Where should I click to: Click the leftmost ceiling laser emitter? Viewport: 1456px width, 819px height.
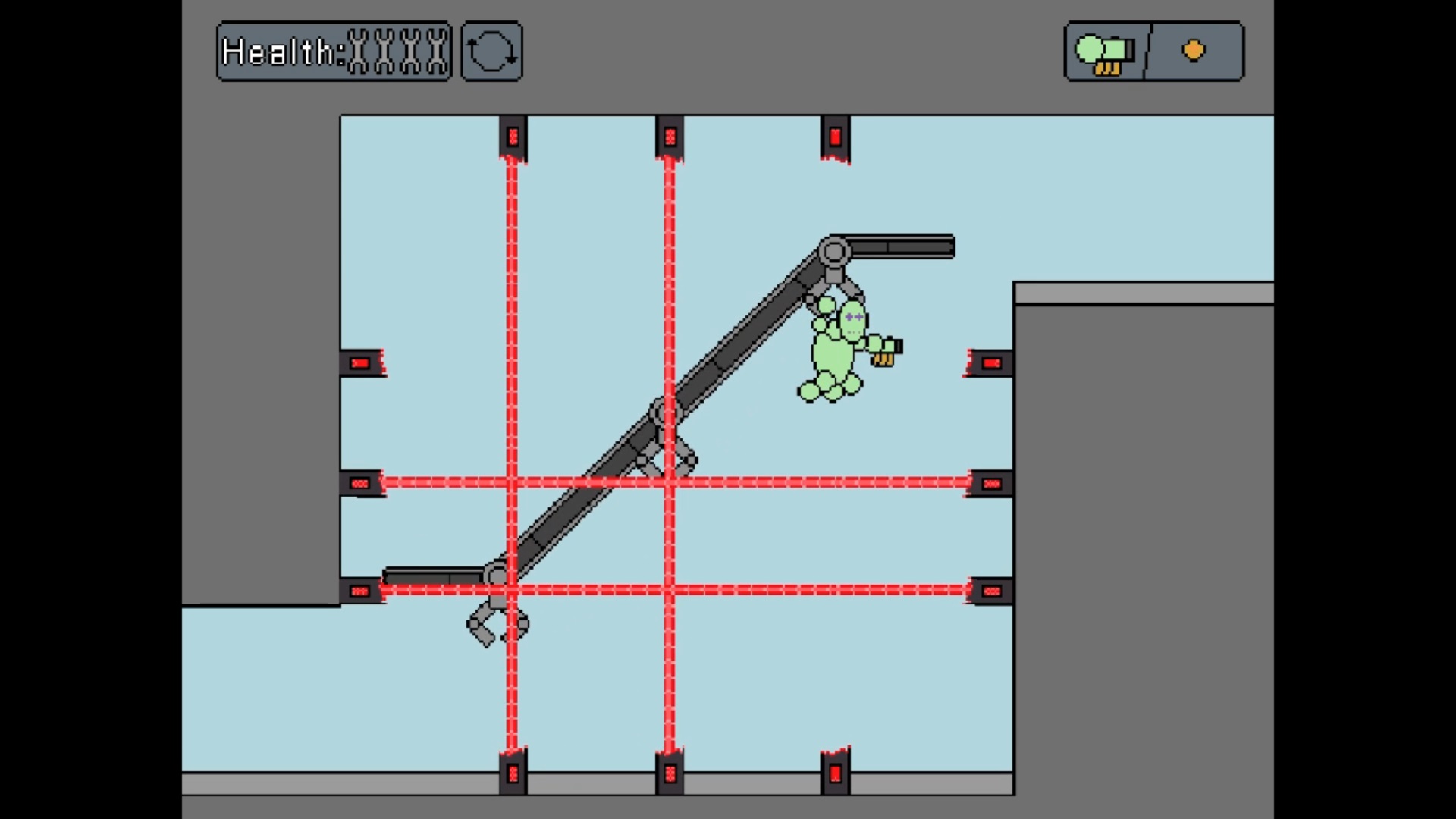click(x=512, y=136)
